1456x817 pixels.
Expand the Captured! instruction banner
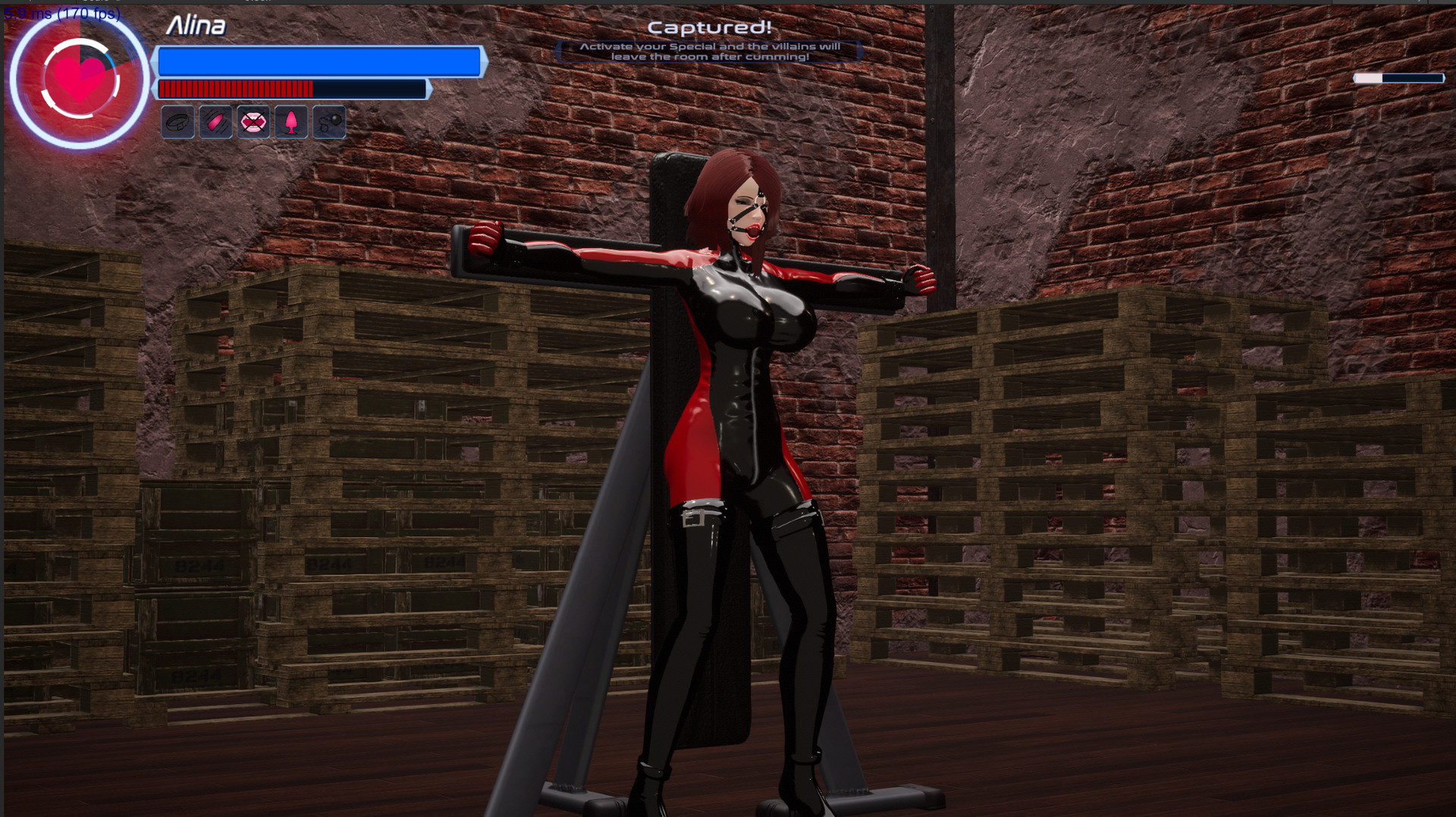(x=708, y=50)
